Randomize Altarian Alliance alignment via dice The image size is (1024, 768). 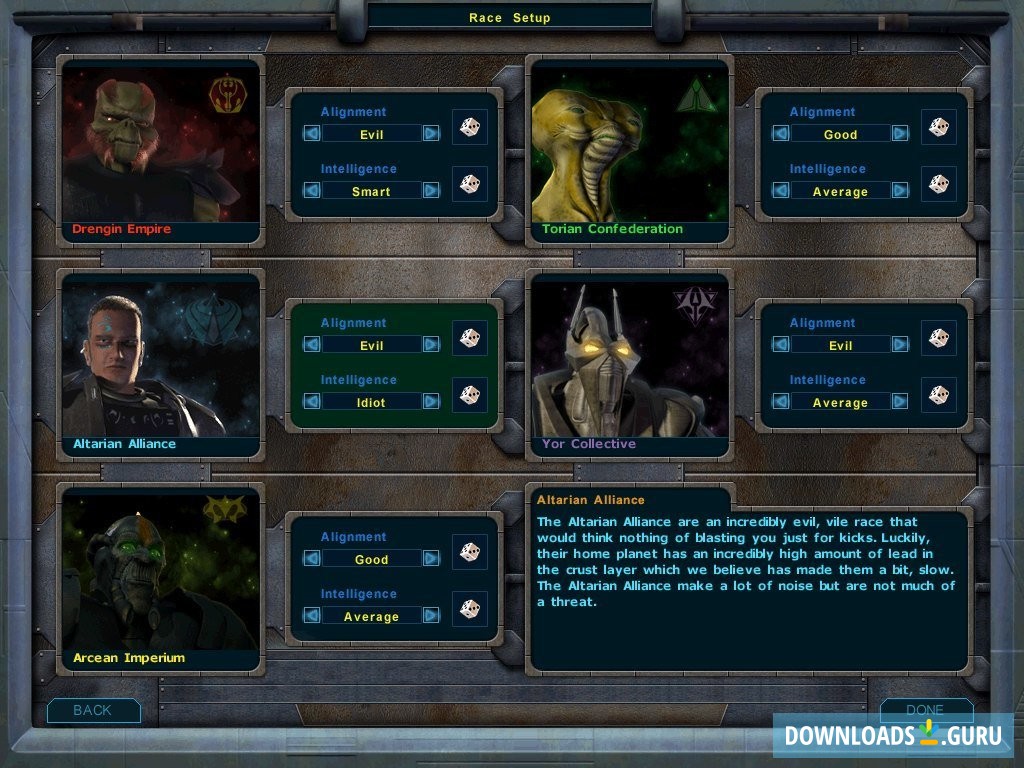[x=470, y=338]
